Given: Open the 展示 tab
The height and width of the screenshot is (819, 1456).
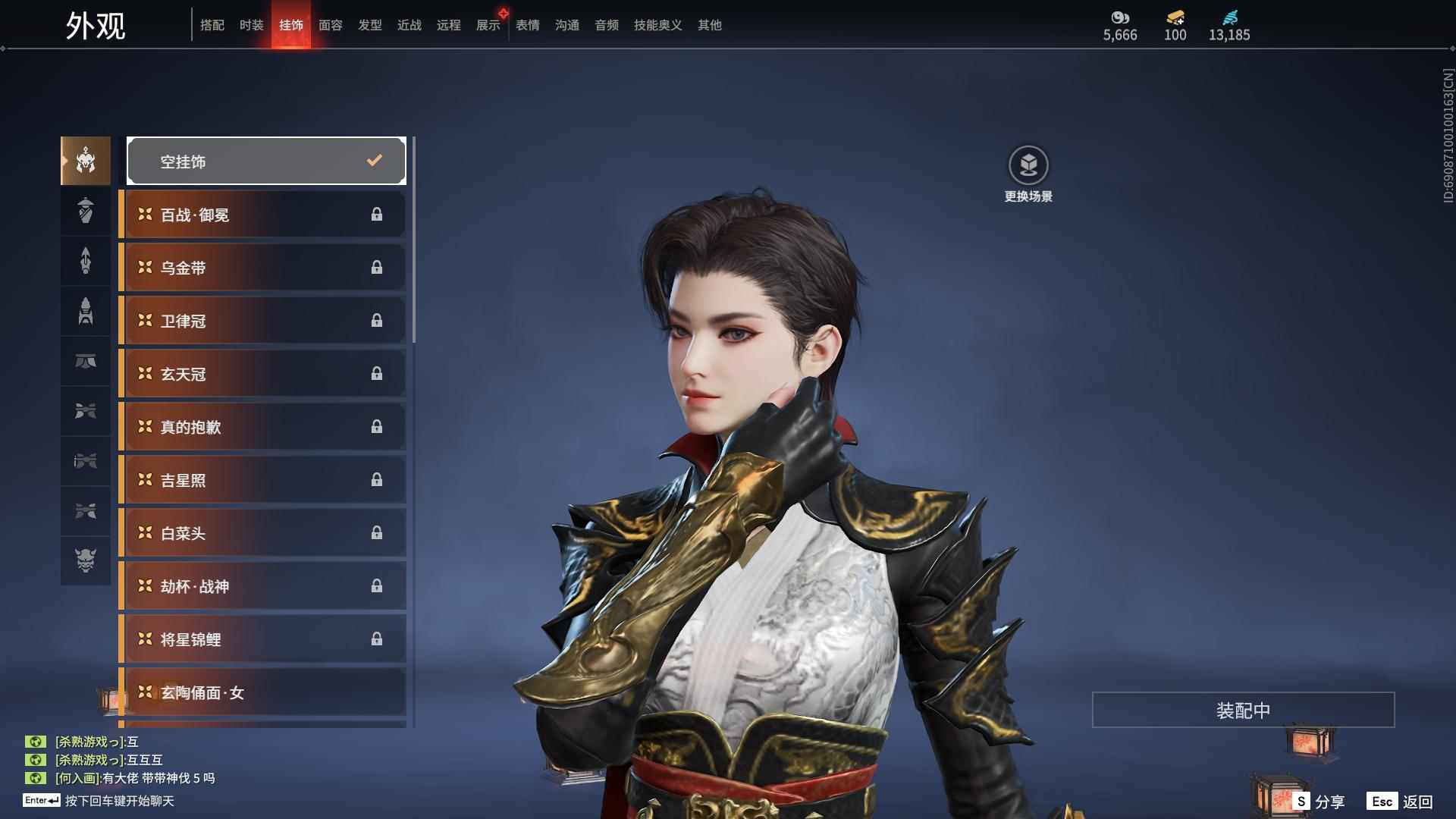Looking at the screenshot, I should [x=488, y=25].
